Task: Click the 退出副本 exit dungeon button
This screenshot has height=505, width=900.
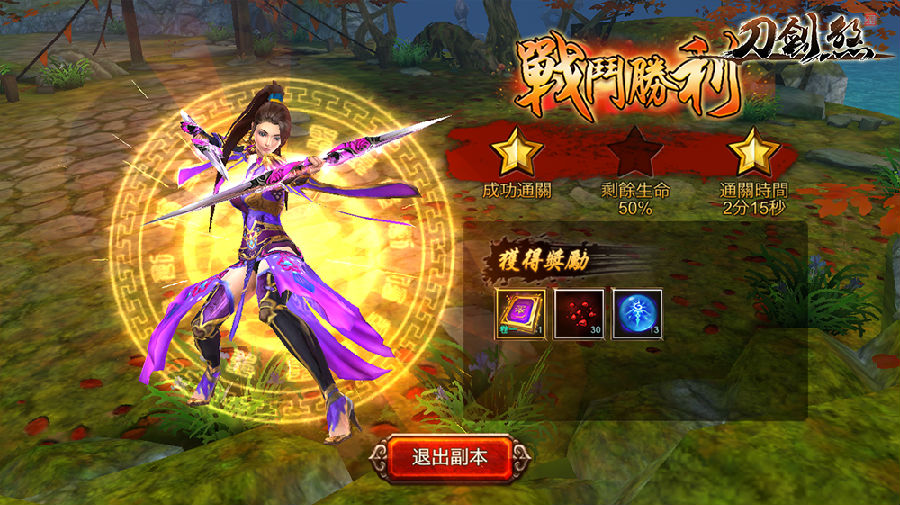Action: pyautogui.click(x=449, y=458)
